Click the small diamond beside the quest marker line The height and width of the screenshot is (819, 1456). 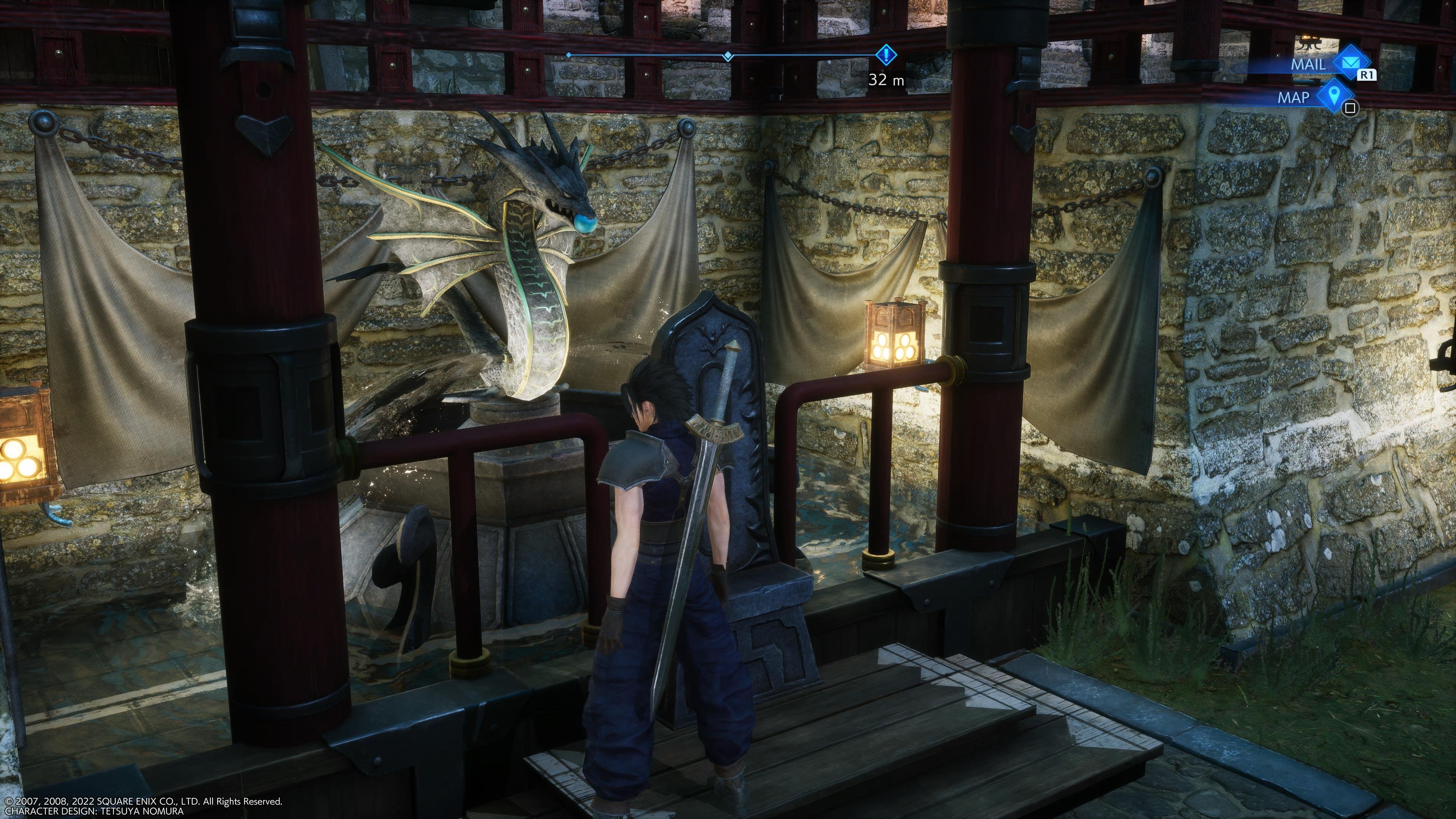(x=728, y=55)
